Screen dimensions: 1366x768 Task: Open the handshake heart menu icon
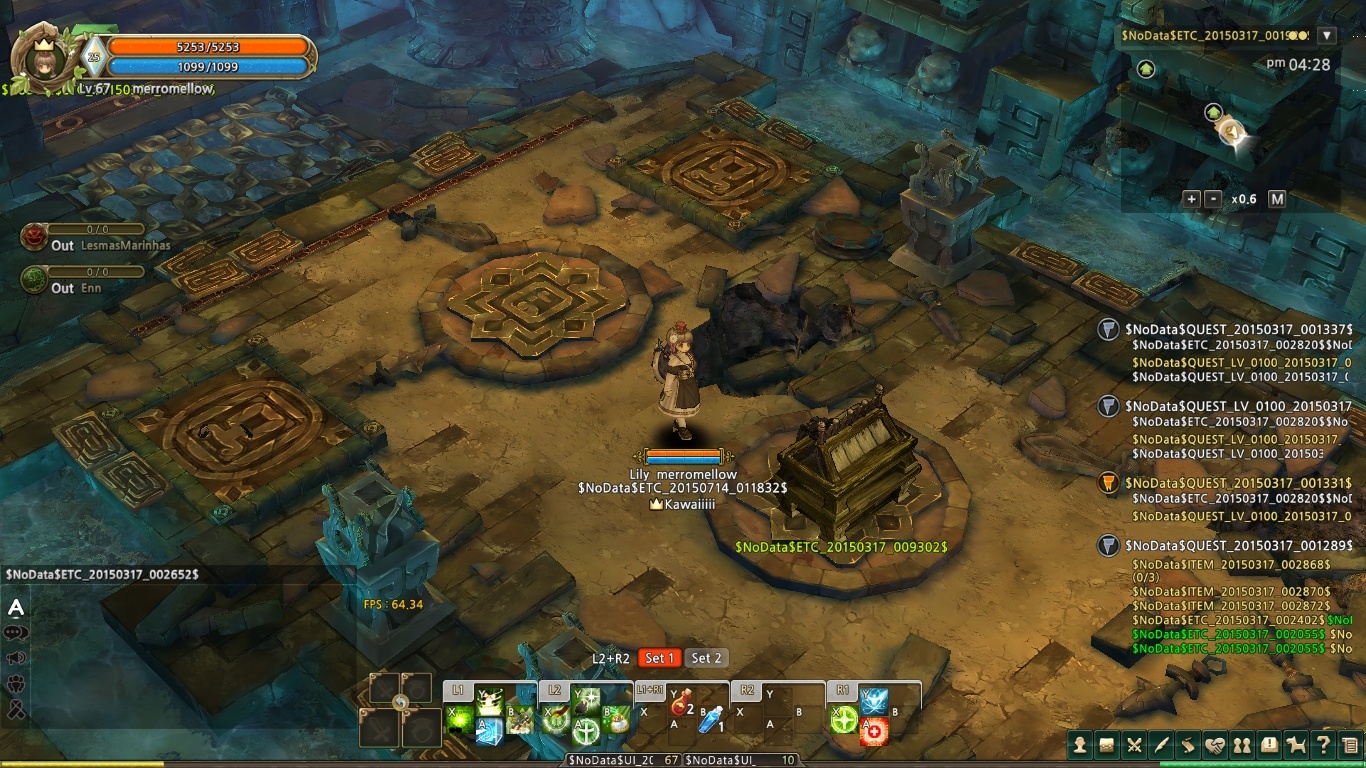[x=1215, y=744]
